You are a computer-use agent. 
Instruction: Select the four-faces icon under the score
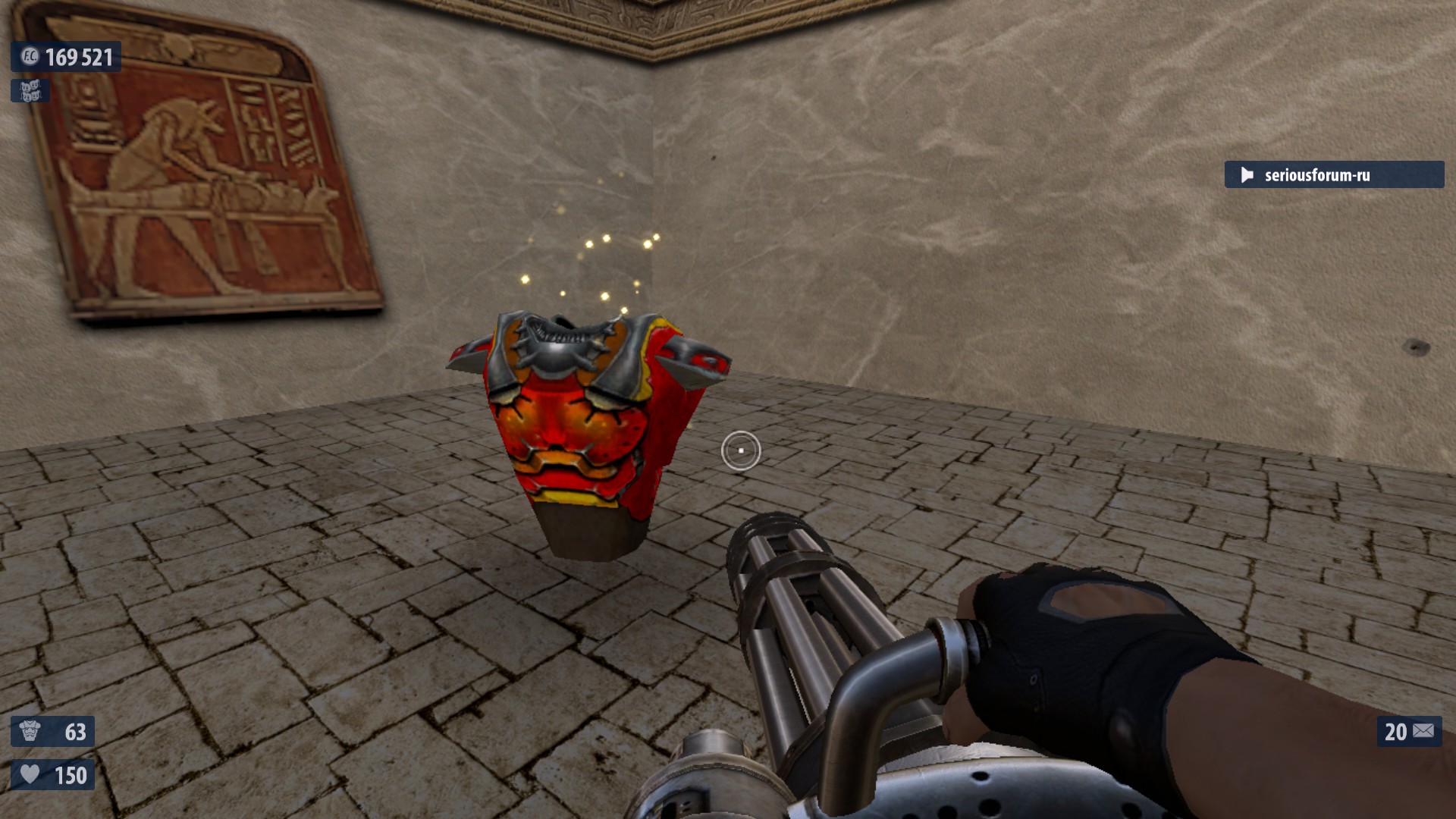click(x=30, y=91)
